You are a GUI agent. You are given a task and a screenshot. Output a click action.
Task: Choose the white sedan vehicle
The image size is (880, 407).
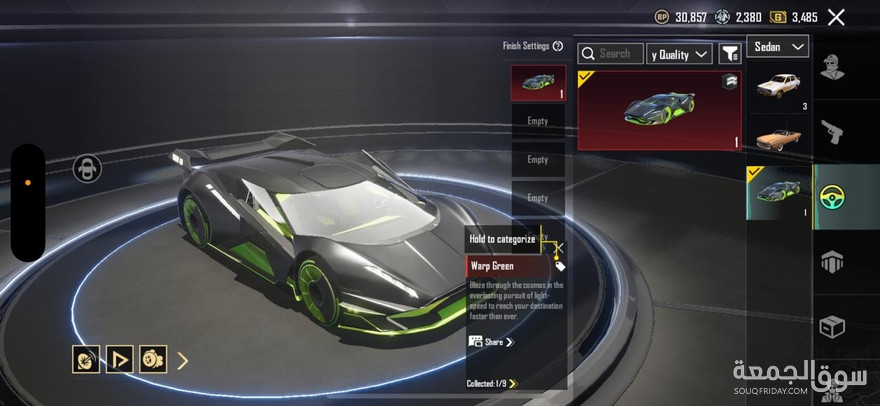click(x=777, y=91)
